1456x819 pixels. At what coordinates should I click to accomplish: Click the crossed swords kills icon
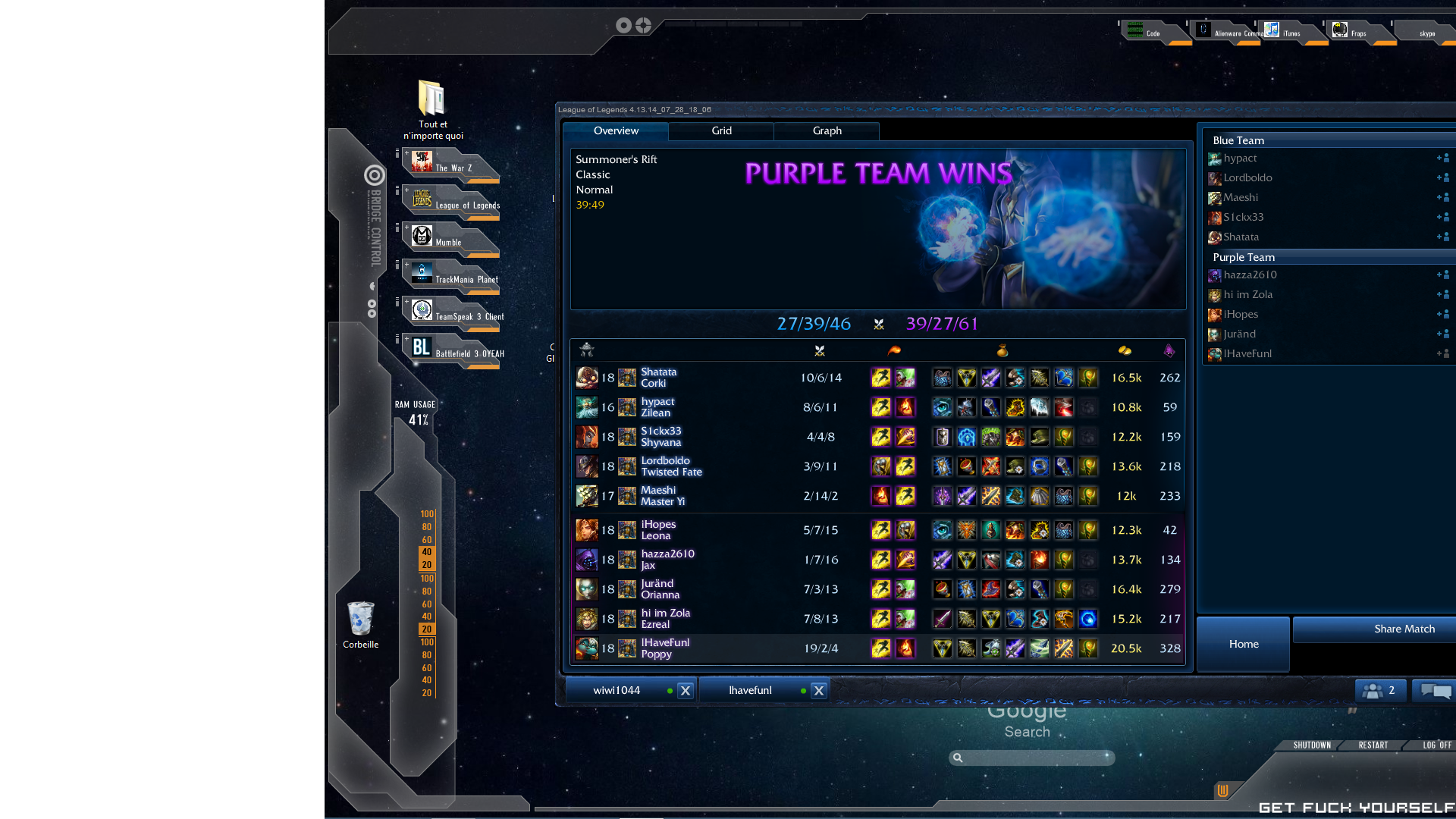(819, 350)
